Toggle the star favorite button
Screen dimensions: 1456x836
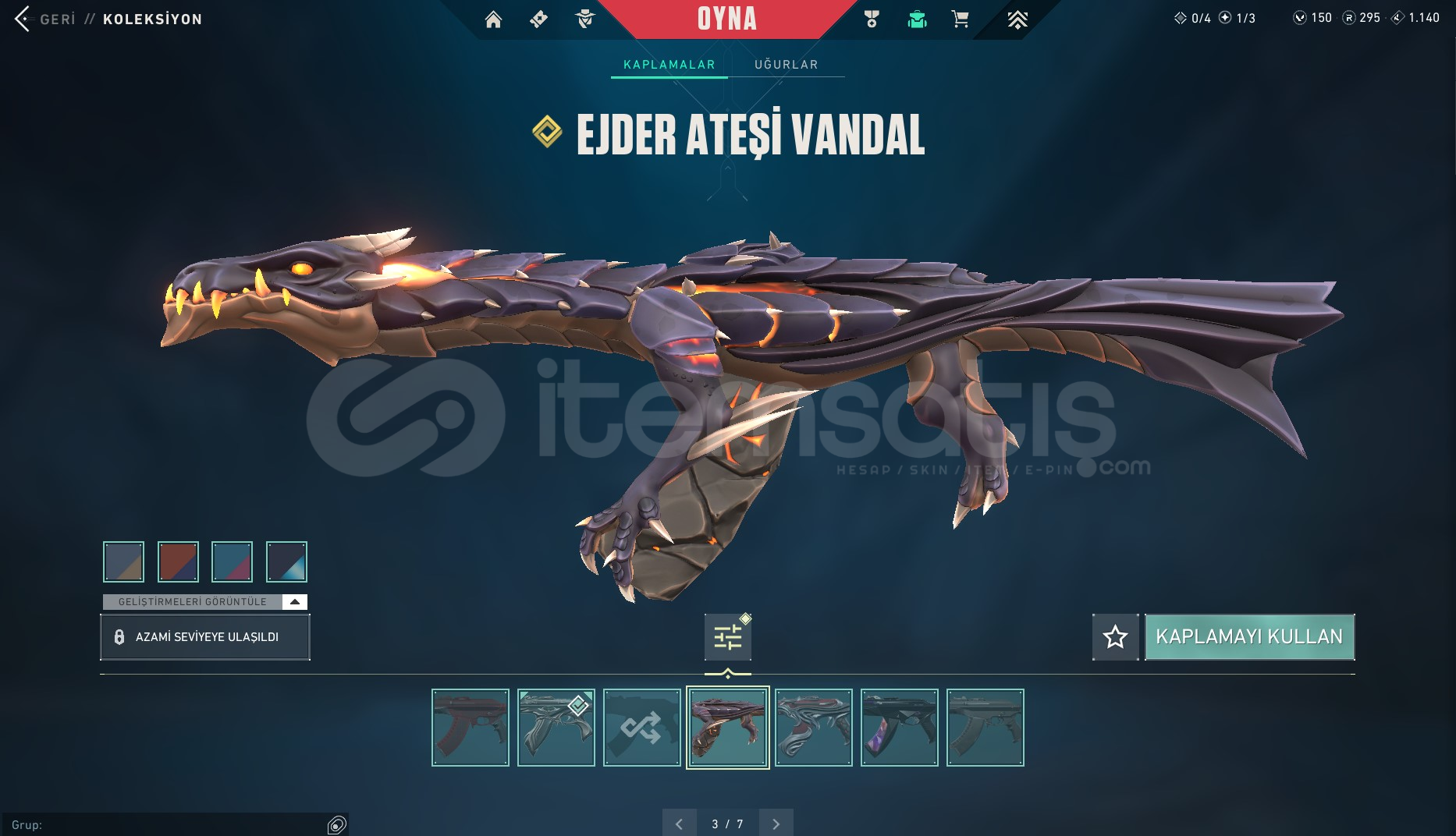click(x=1115, y=637)
